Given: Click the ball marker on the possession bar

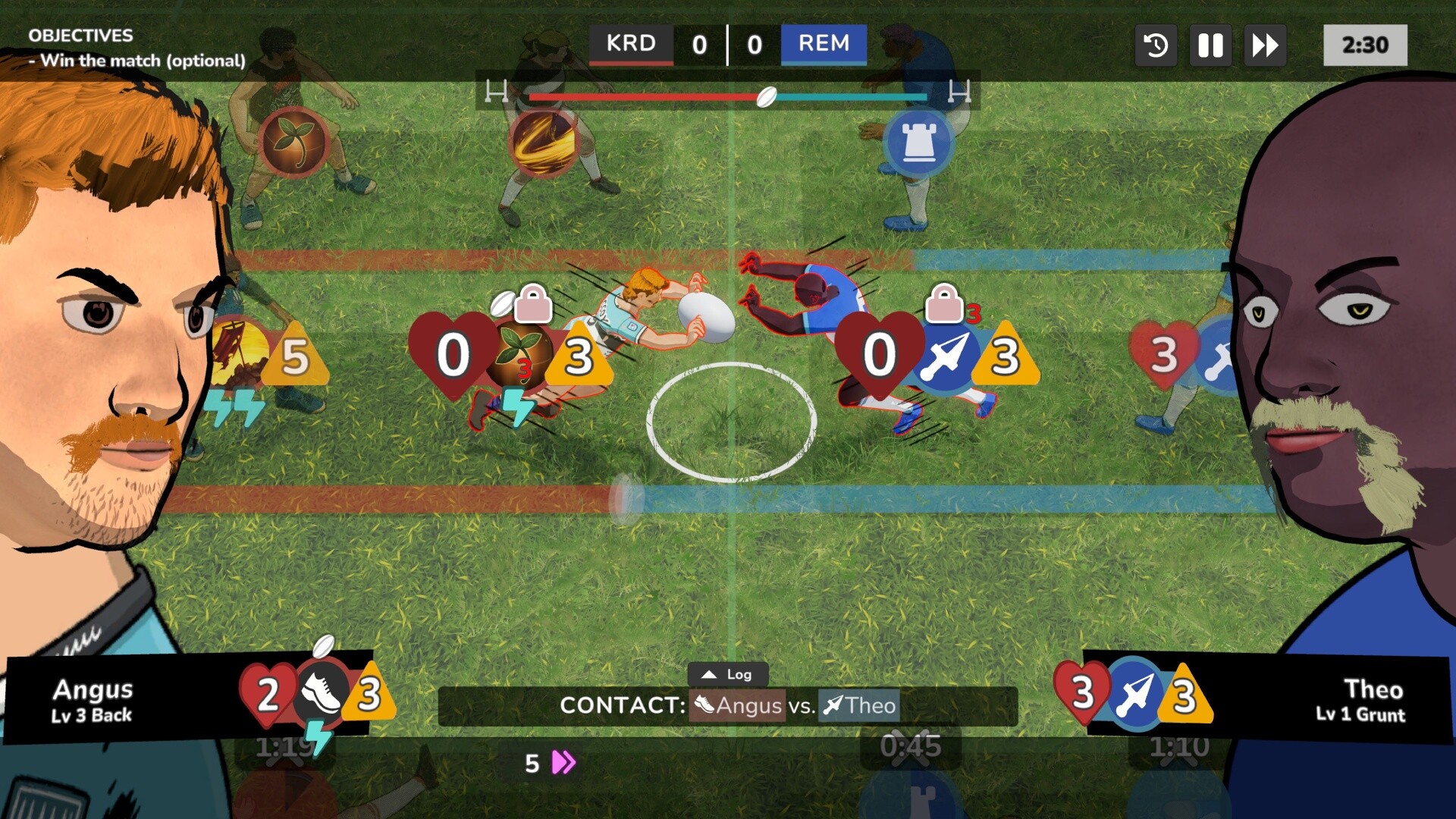Looking at the screenshot, I should click(767, 96).
